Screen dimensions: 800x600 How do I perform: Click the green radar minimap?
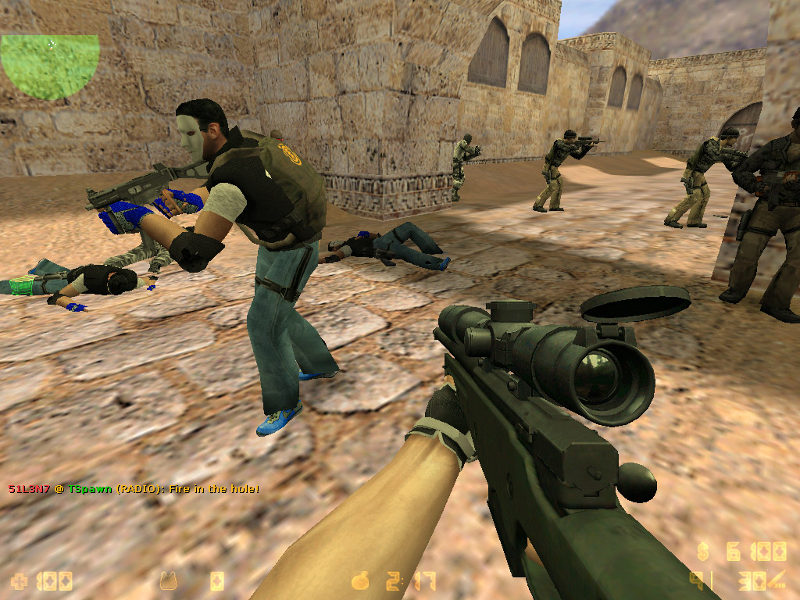point(50,66)
